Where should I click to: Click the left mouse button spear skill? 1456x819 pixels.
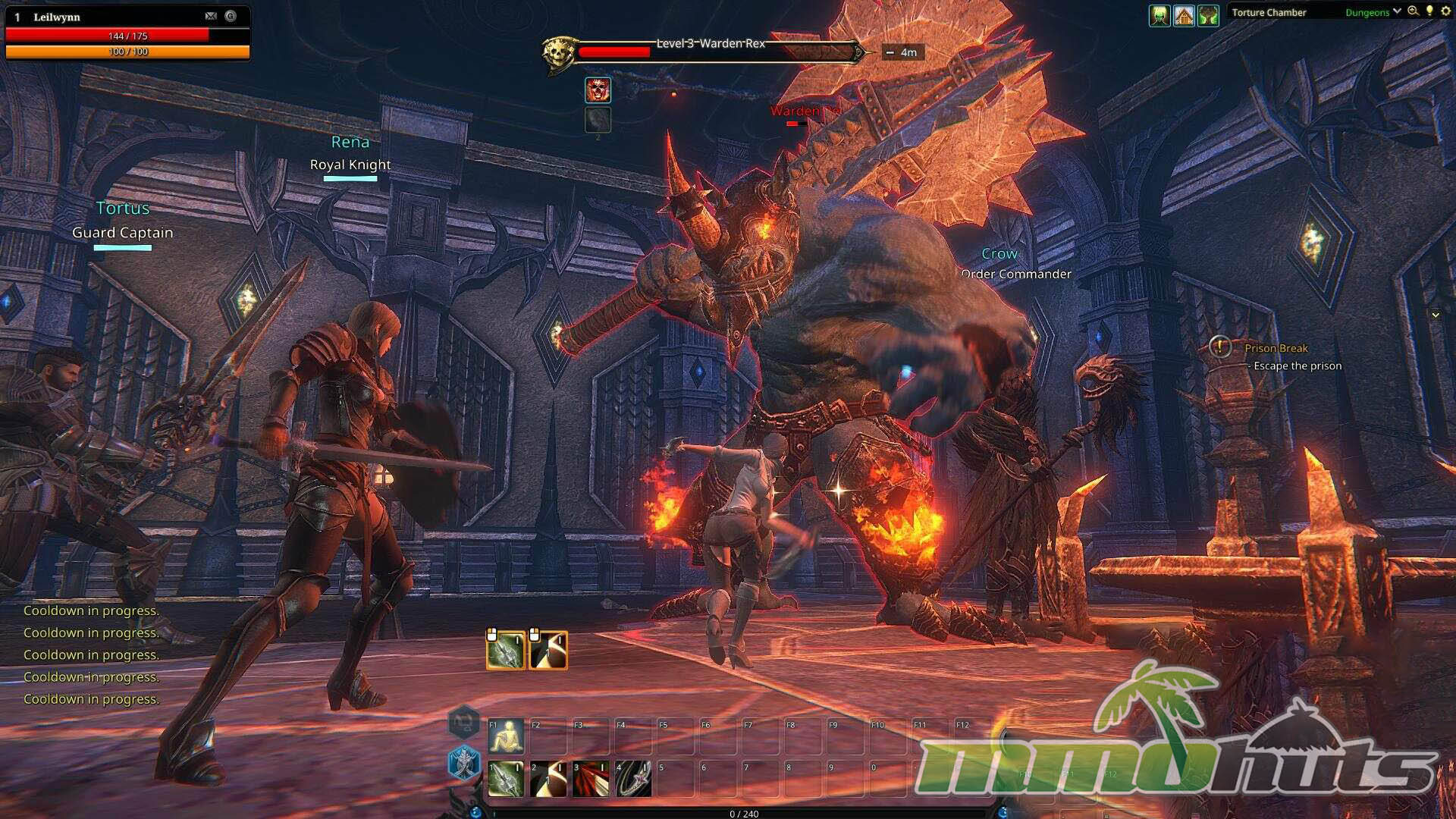click(x=505, y=651)
